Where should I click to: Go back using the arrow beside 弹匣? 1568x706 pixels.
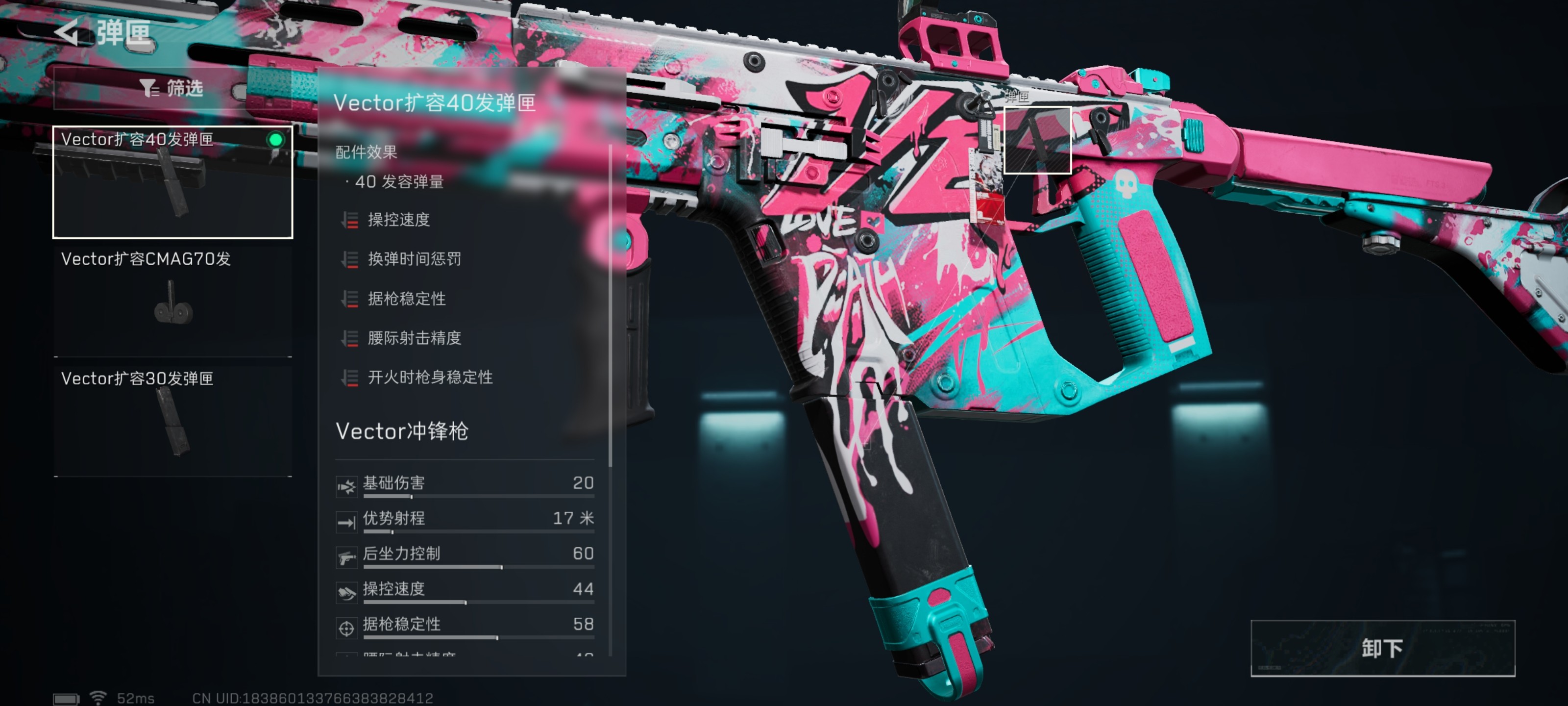(67, 32)
